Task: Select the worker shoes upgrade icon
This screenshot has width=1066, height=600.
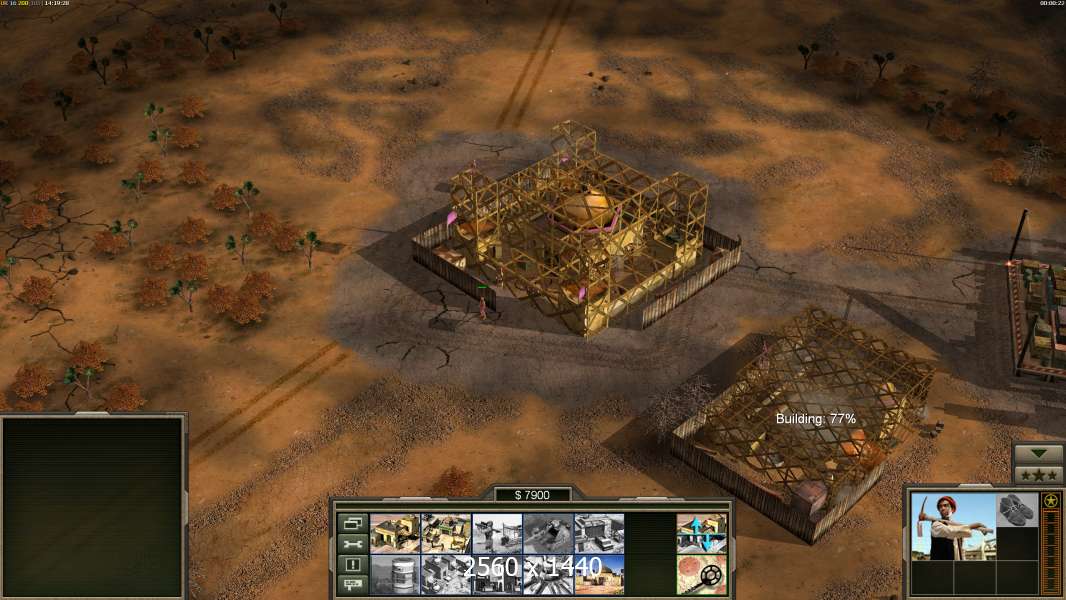Action: pos(1018,510)
